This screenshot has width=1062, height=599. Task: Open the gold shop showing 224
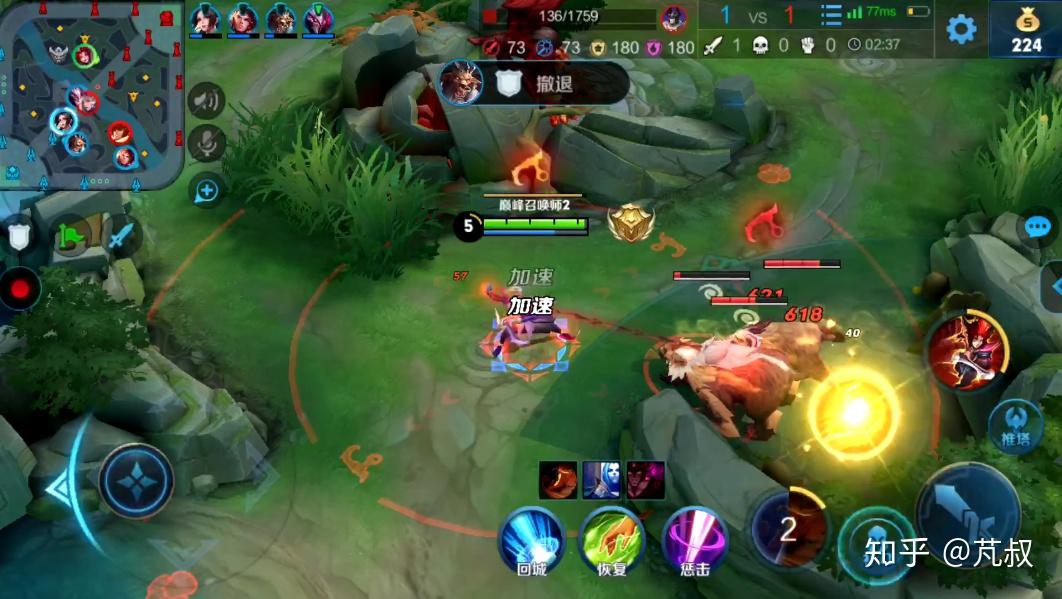[1025, 30]
